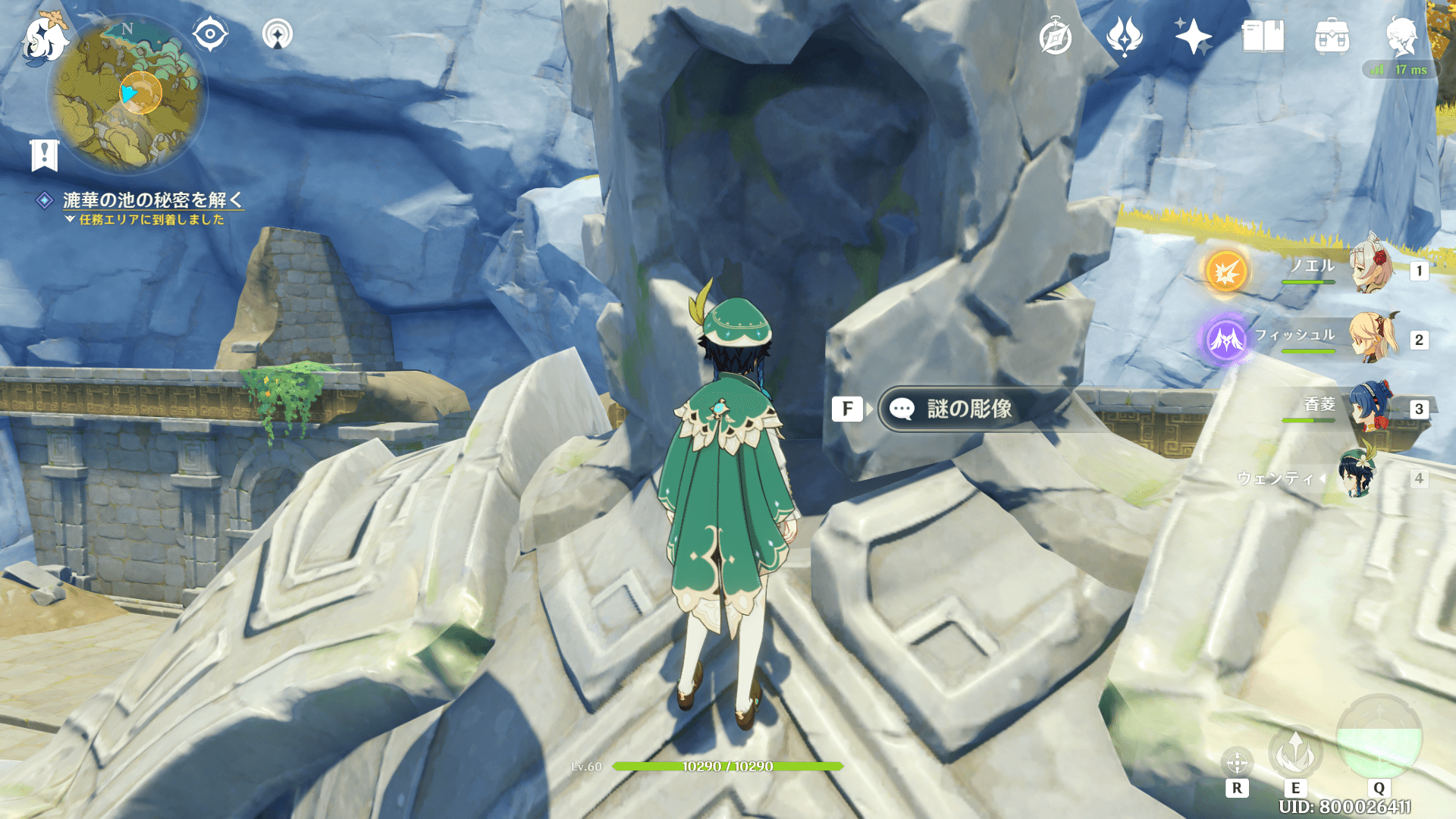This screenshot has width=1456, height=819.
Task: Switch to party member フィッシュル
Action: click(x=1371, y=337)
